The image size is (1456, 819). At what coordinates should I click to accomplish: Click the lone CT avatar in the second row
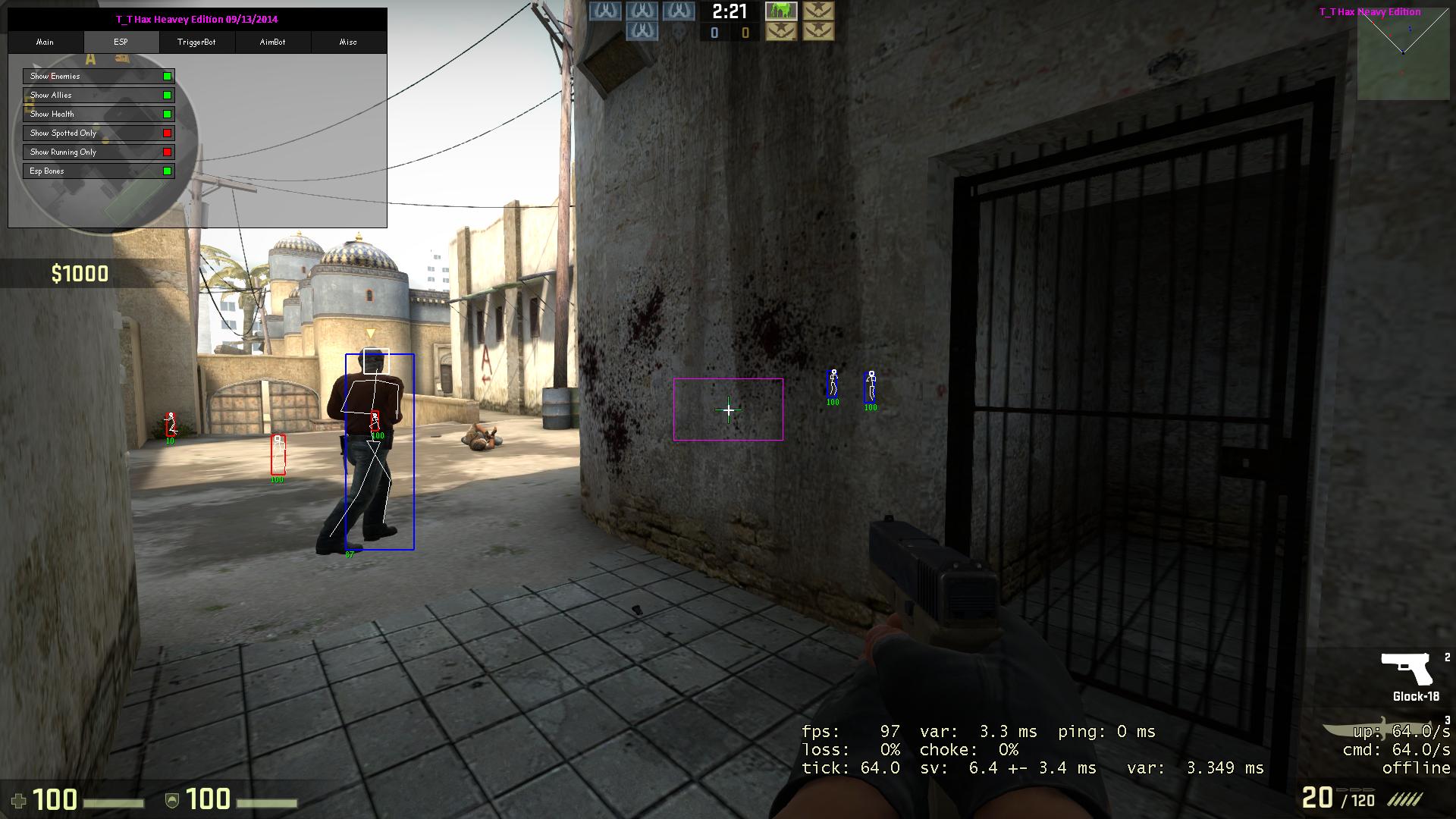pos(642,30)
